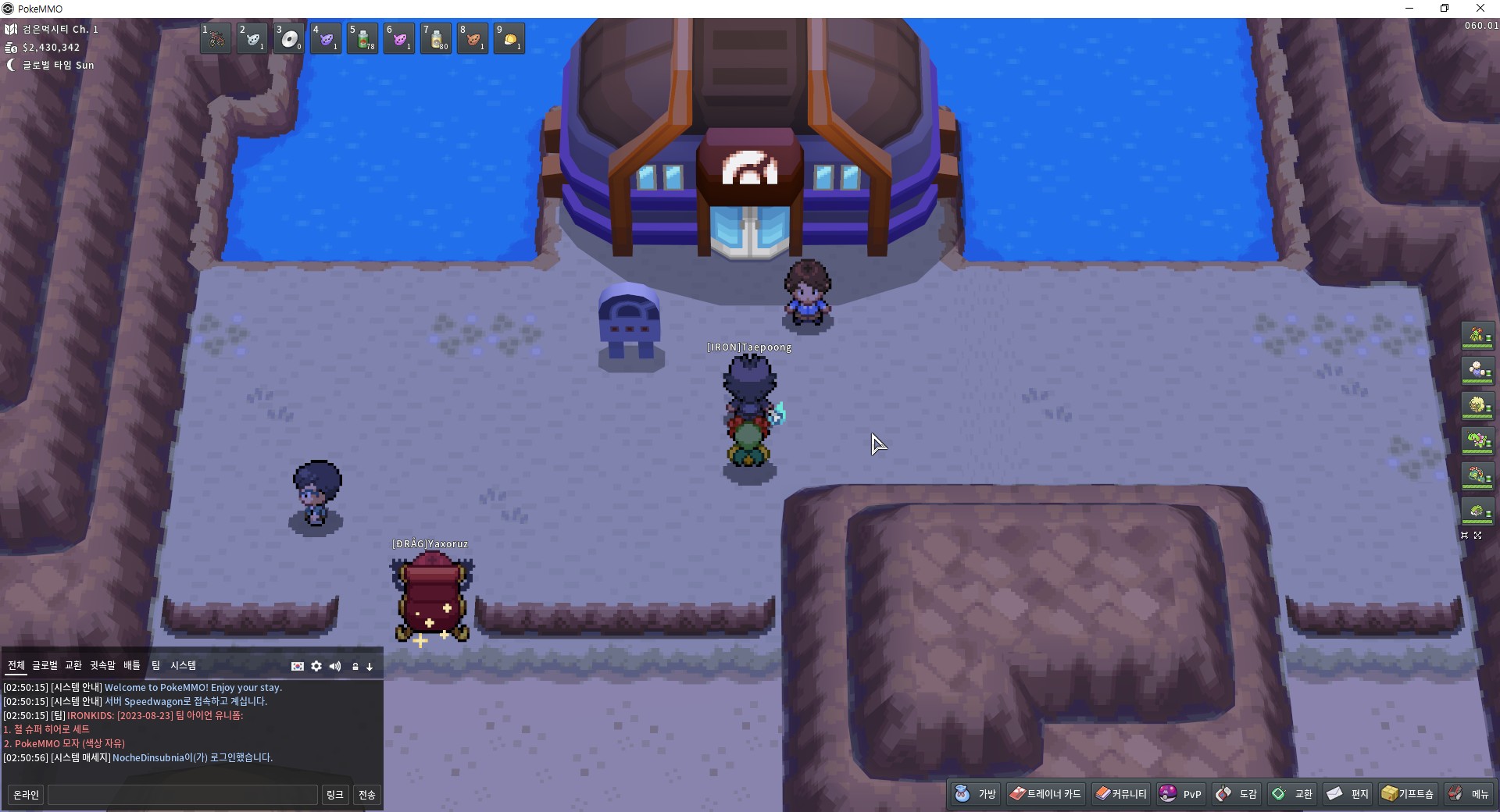This screenshot has width=1500, height=812.
Task: Open the PvP menu
Action: [x=1180, y=794]
